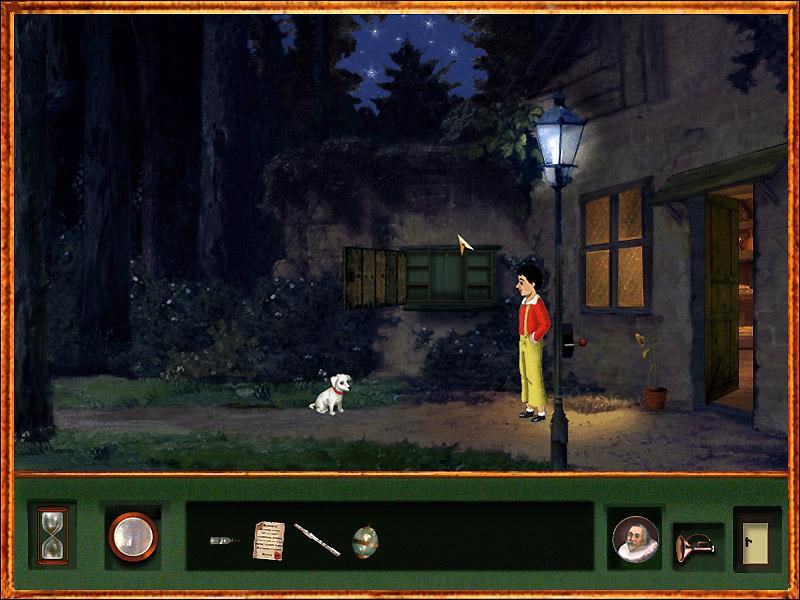Click the door exit button
Screen dimensions: 800x600
click(756, 538)
